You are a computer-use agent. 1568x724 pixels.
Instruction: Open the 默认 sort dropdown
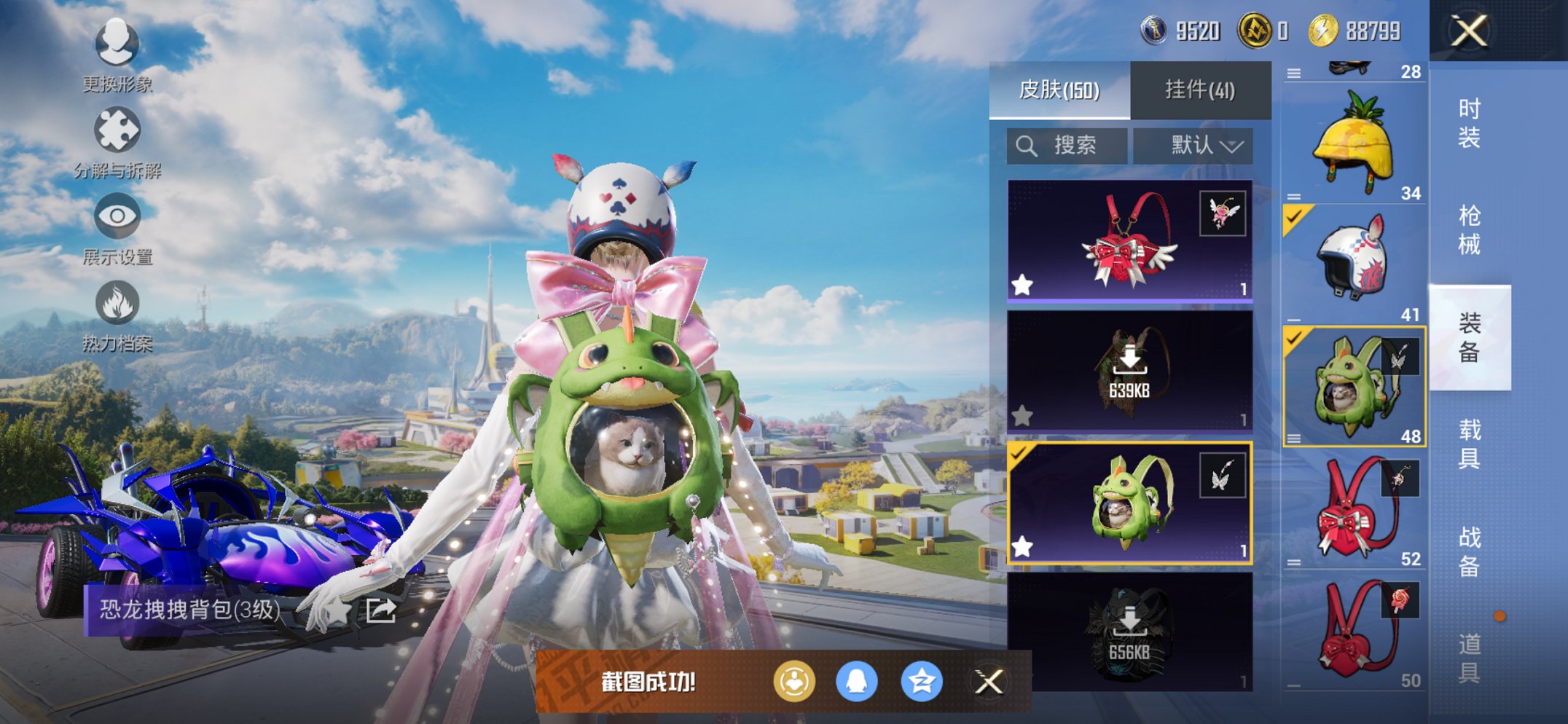pos(1193,146)
